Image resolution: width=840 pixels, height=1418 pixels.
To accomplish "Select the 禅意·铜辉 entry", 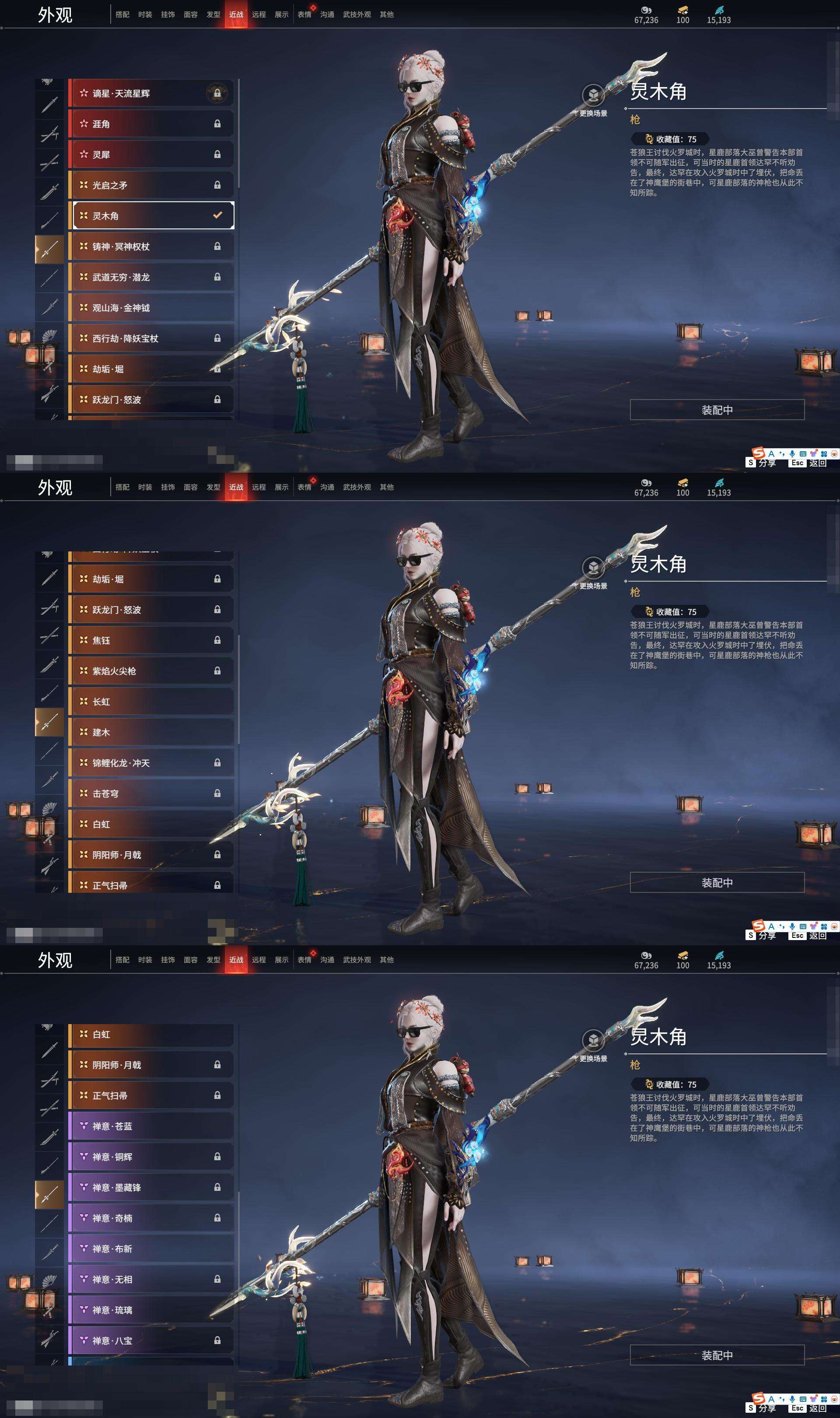I will [x=150, y=1156].
